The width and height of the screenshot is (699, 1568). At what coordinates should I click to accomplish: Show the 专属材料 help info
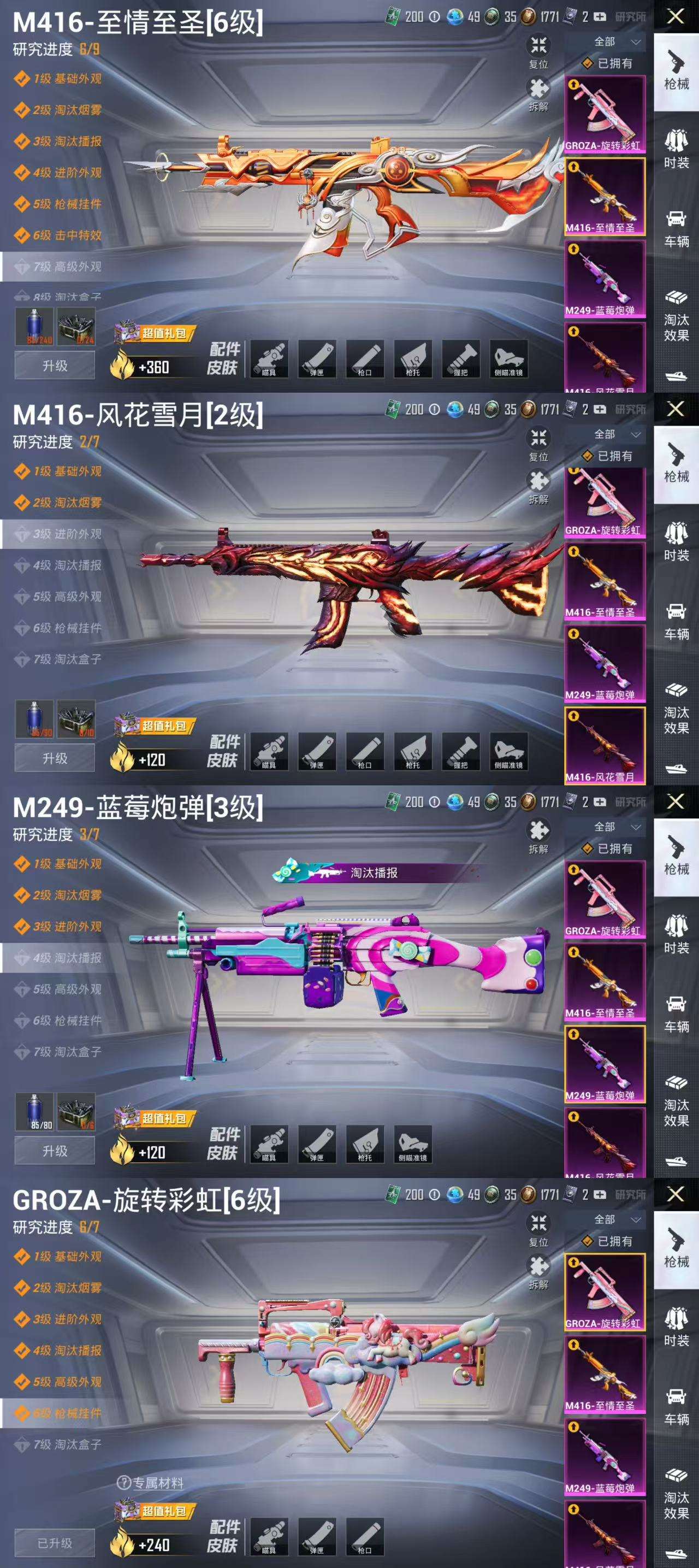click(x=150, y=1483)
